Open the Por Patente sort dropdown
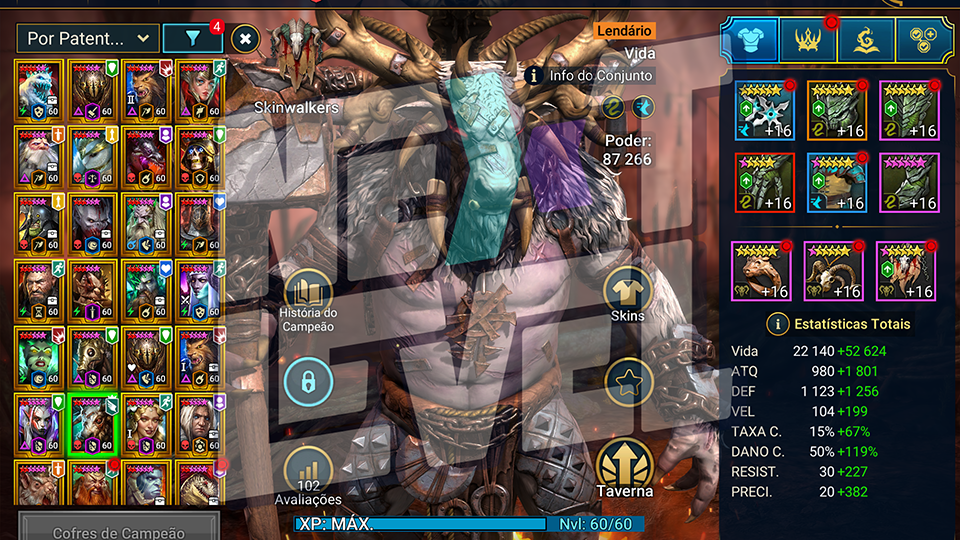The height and width of the screenshot is (540, 960). [87, 39]
